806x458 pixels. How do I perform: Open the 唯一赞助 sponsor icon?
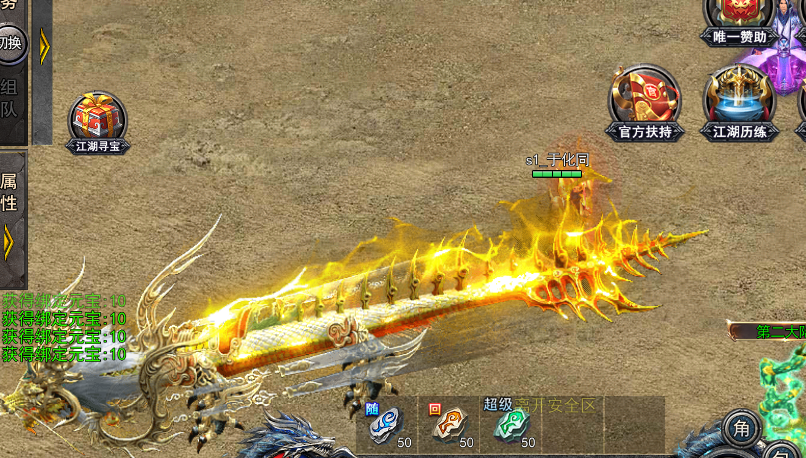tap(739, 20)
